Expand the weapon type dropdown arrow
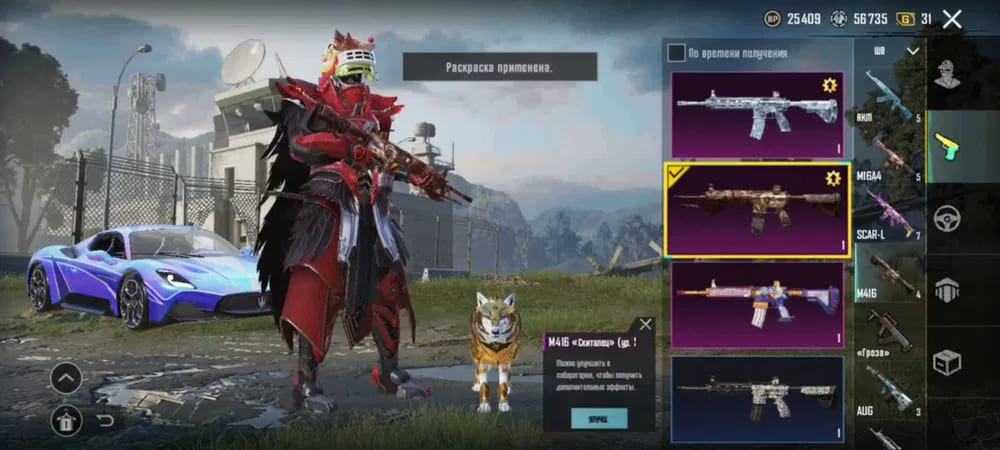Image resolution: width=1000 pixels, height=450 pixels. point(912,51)
